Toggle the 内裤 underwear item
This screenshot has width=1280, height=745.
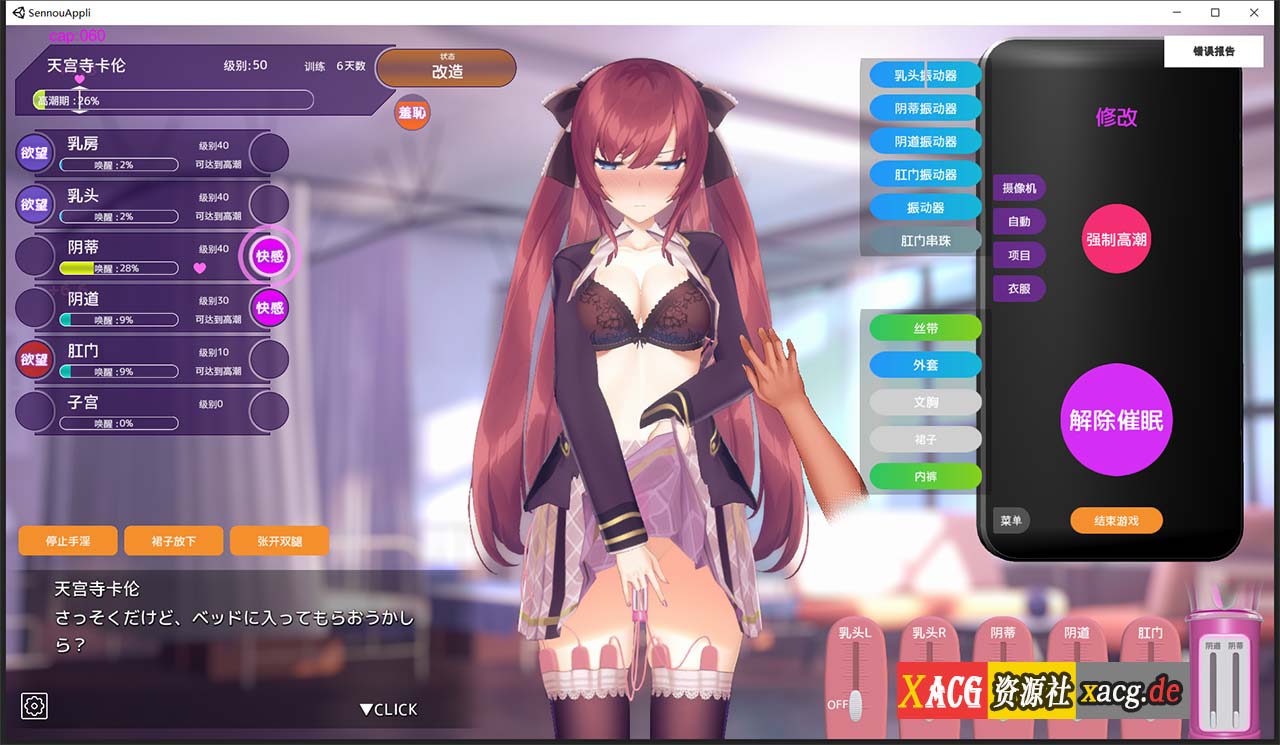click(x=924, y=476)
